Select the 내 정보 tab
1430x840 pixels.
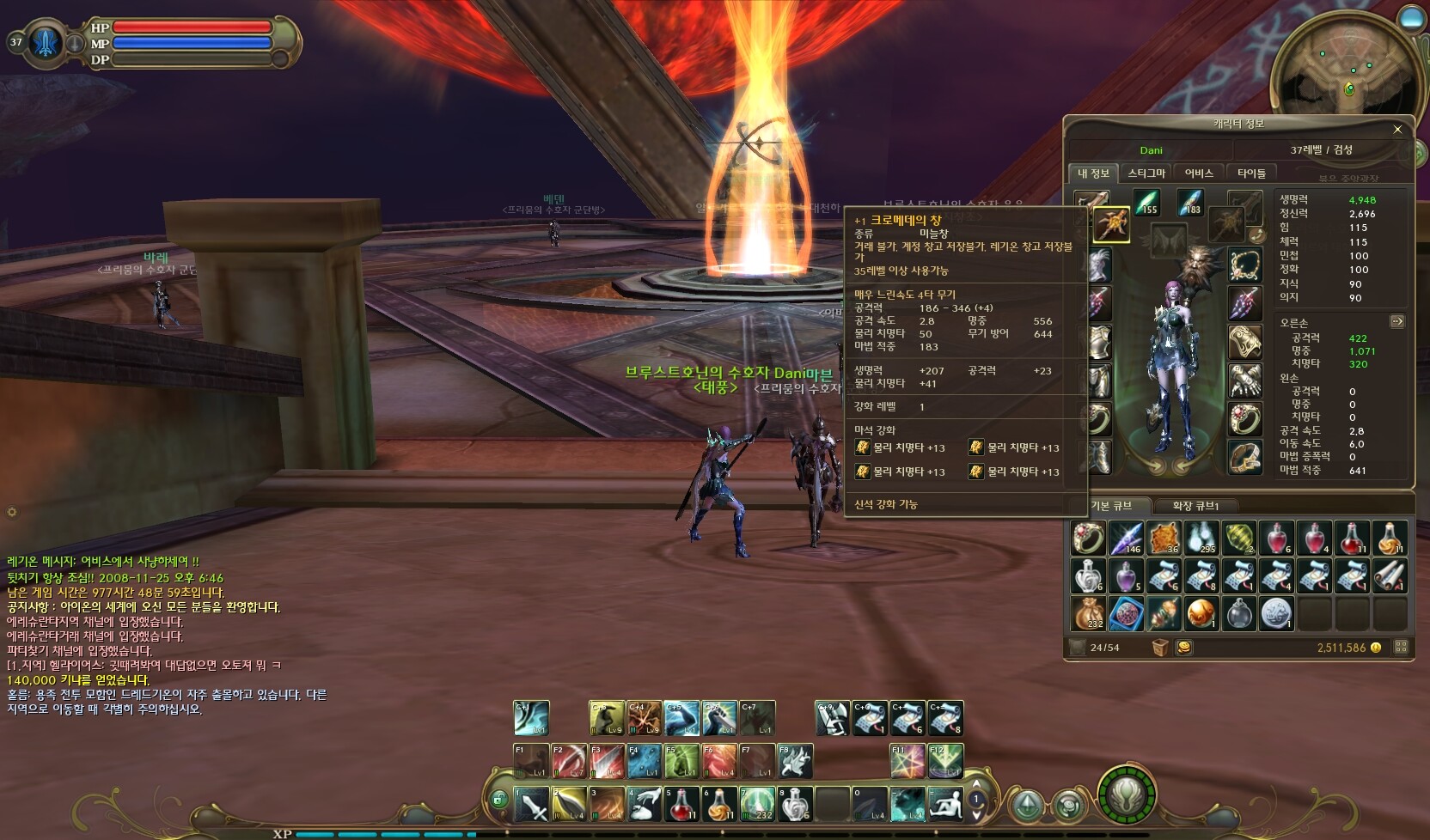1093,173
